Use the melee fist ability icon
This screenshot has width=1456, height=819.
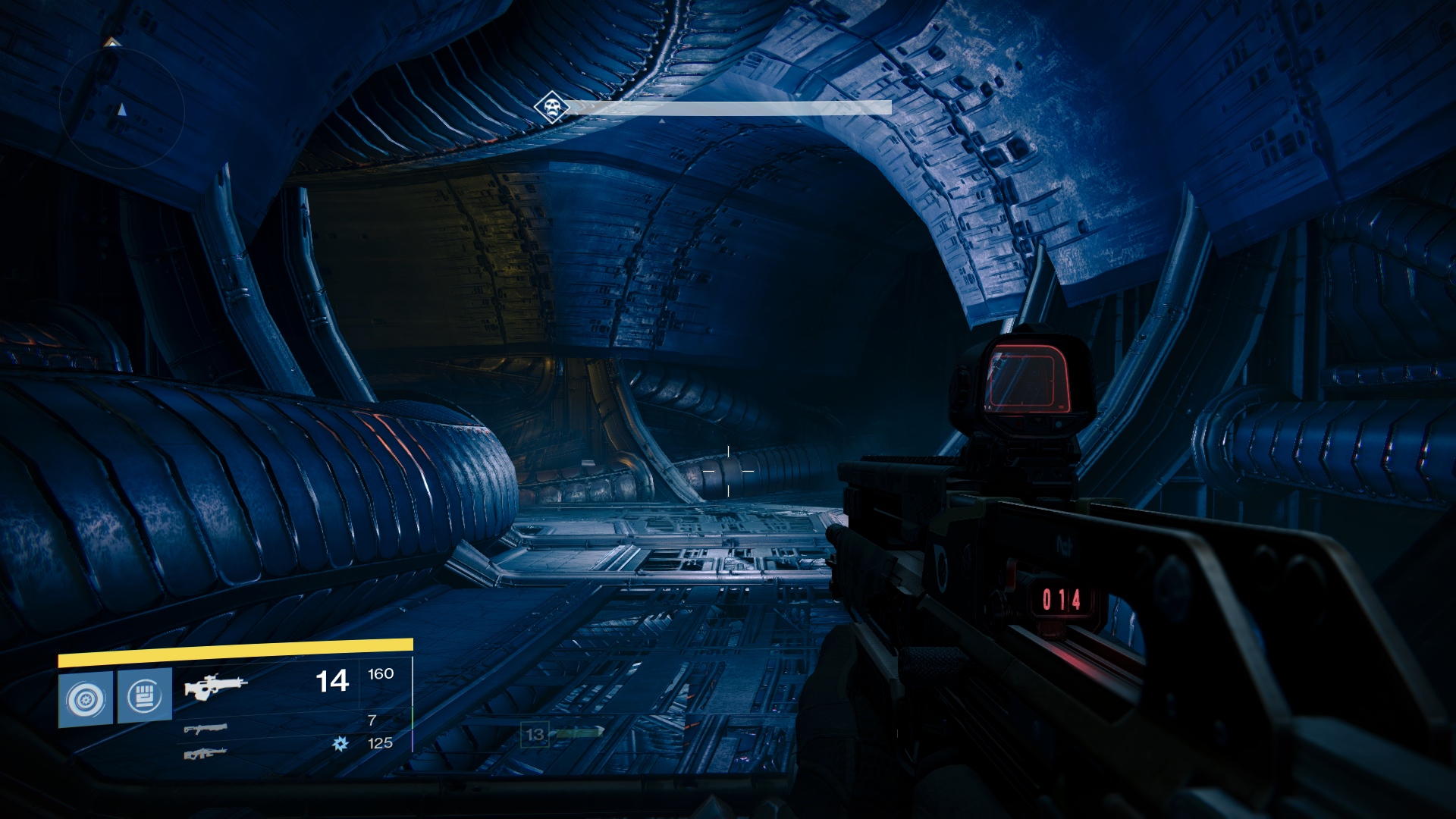(x=145, y=695)
